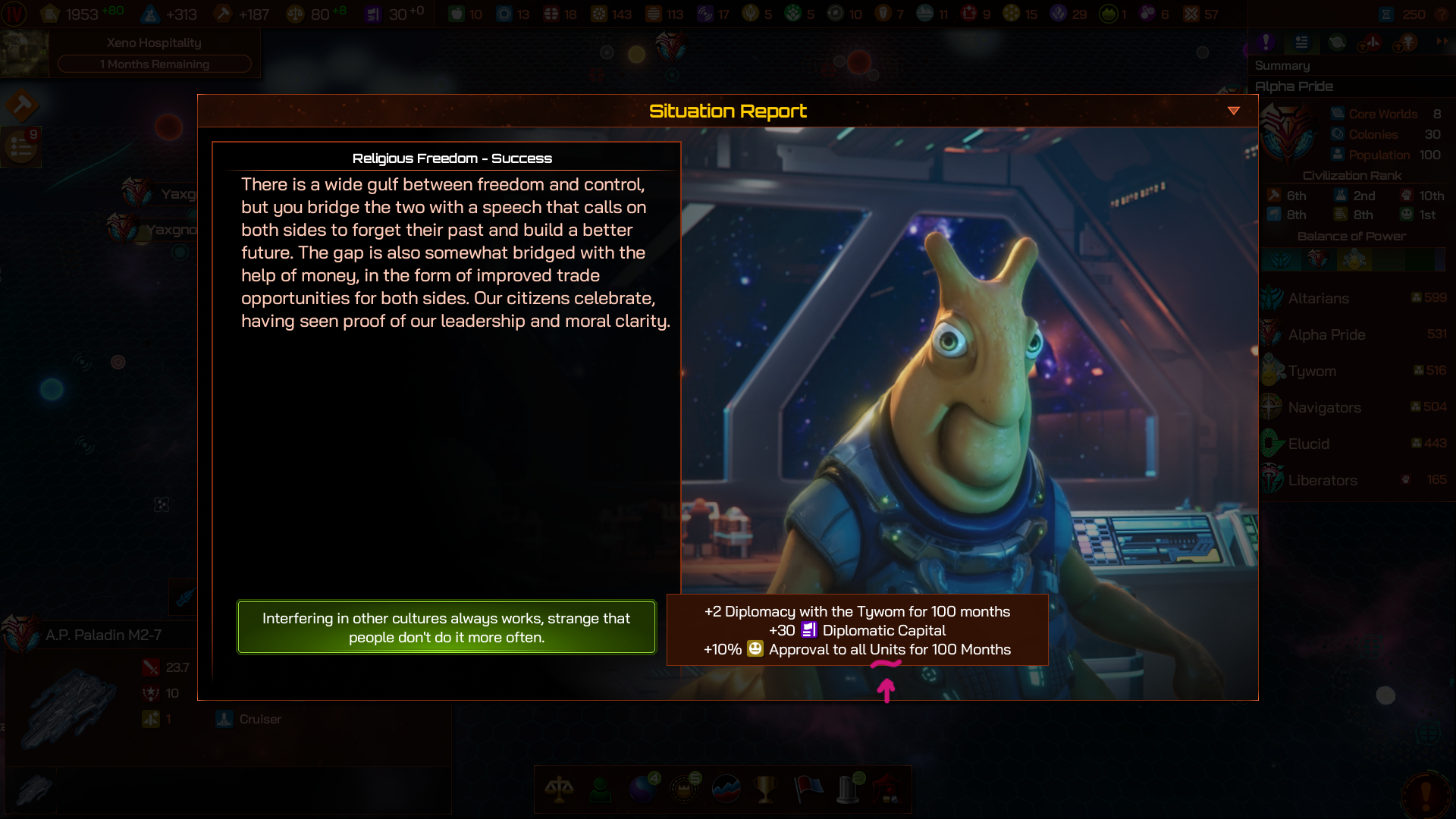Image resolution: width=1456 pixels, height=819 pixels.
Task: Open the green person icon in the toolbar
Action: 601,789
